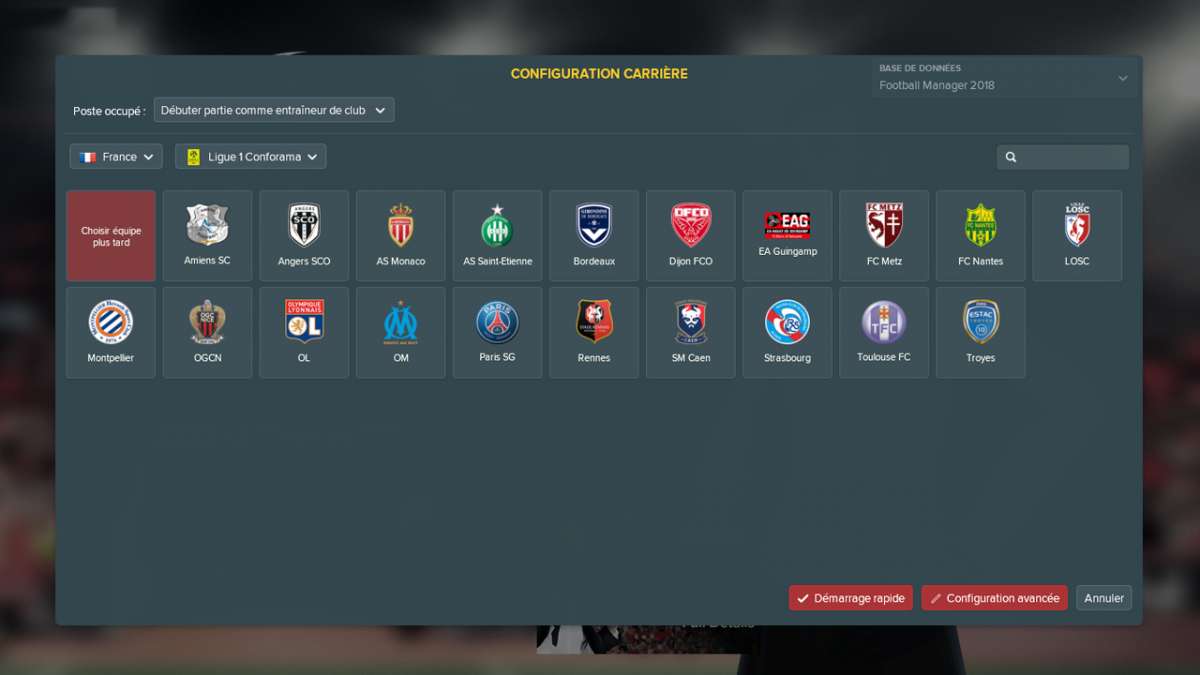Screen dimensions: 1200x675
Task: Click the team search field
Action: (x=1063, y=157)
